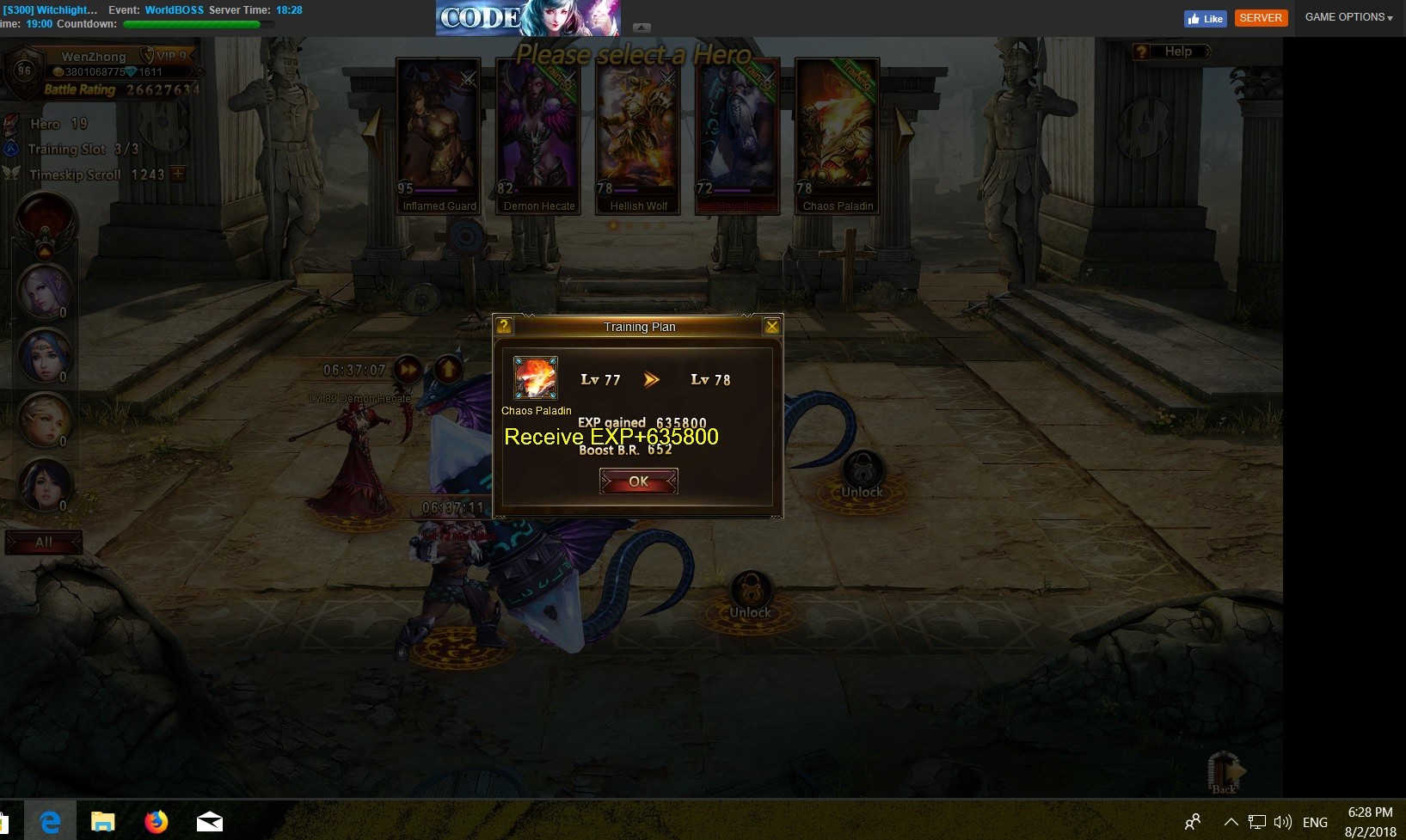Open the CODE banner at the top
This screenshot has height=840, width=1406.
[527, 18]
